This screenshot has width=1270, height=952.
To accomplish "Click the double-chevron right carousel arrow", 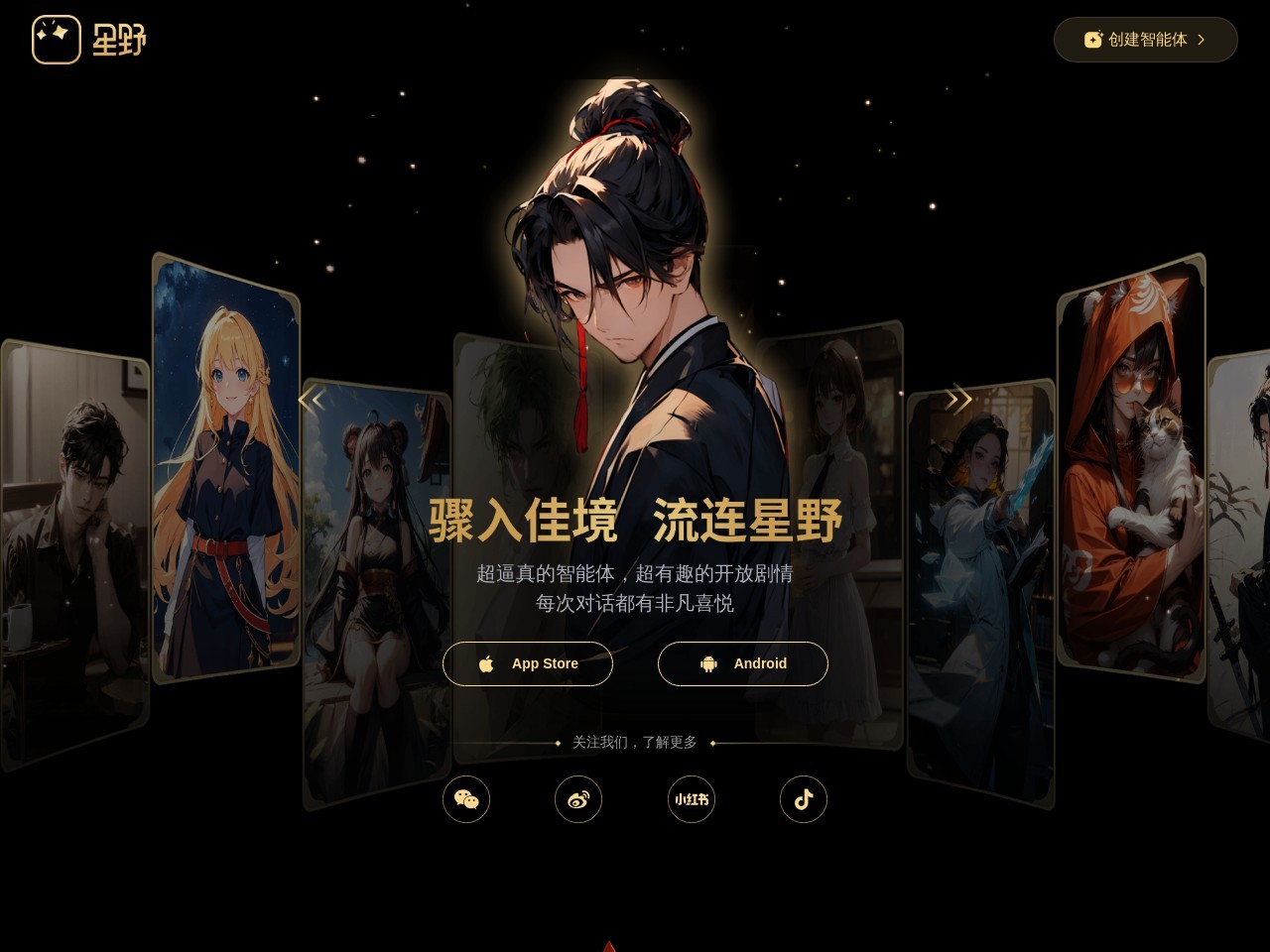I will click(x=958, y=399).
